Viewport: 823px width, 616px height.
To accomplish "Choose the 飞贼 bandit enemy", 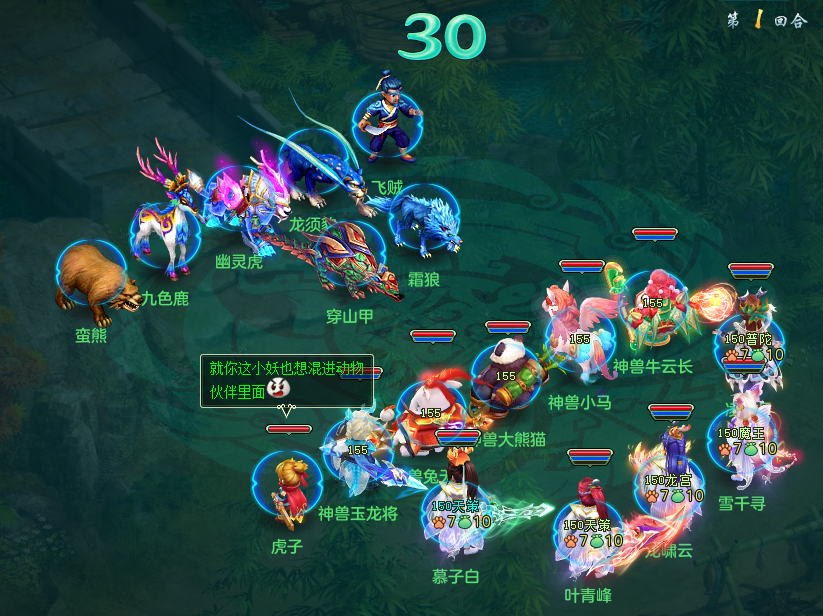I will 386,122.
